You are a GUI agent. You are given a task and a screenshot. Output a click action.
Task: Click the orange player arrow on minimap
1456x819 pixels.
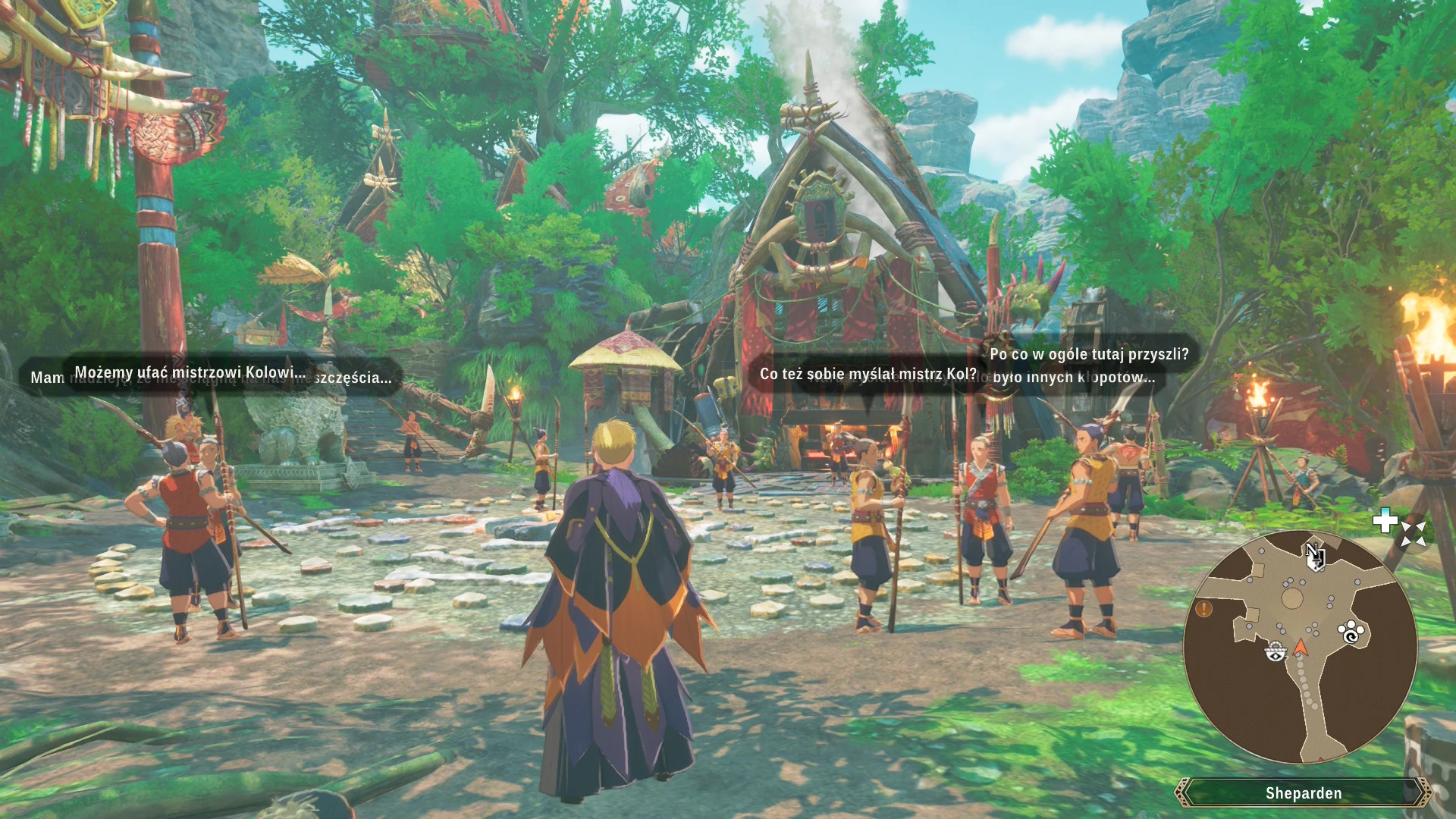click(1301, 648)
